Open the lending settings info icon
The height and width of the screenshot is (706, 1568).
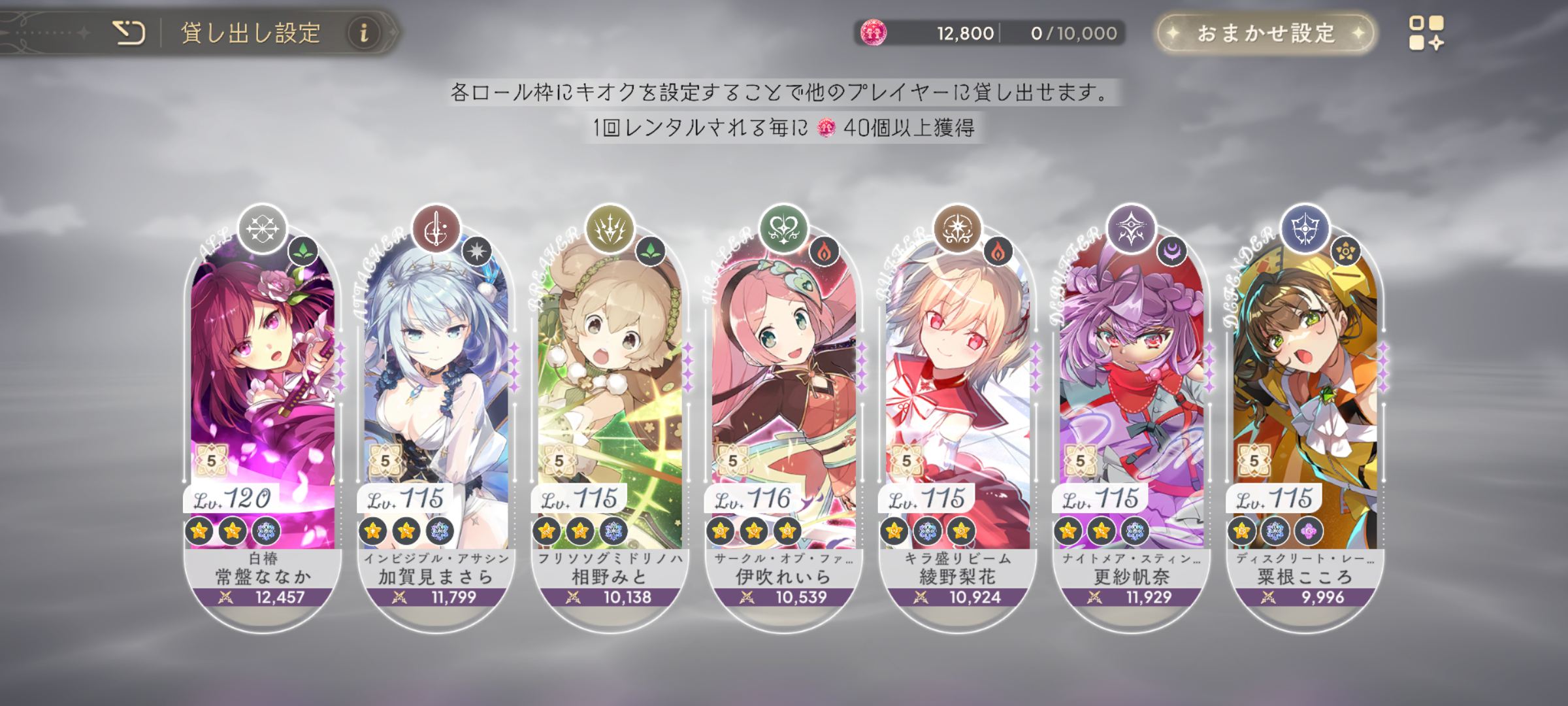pos(364,33)
